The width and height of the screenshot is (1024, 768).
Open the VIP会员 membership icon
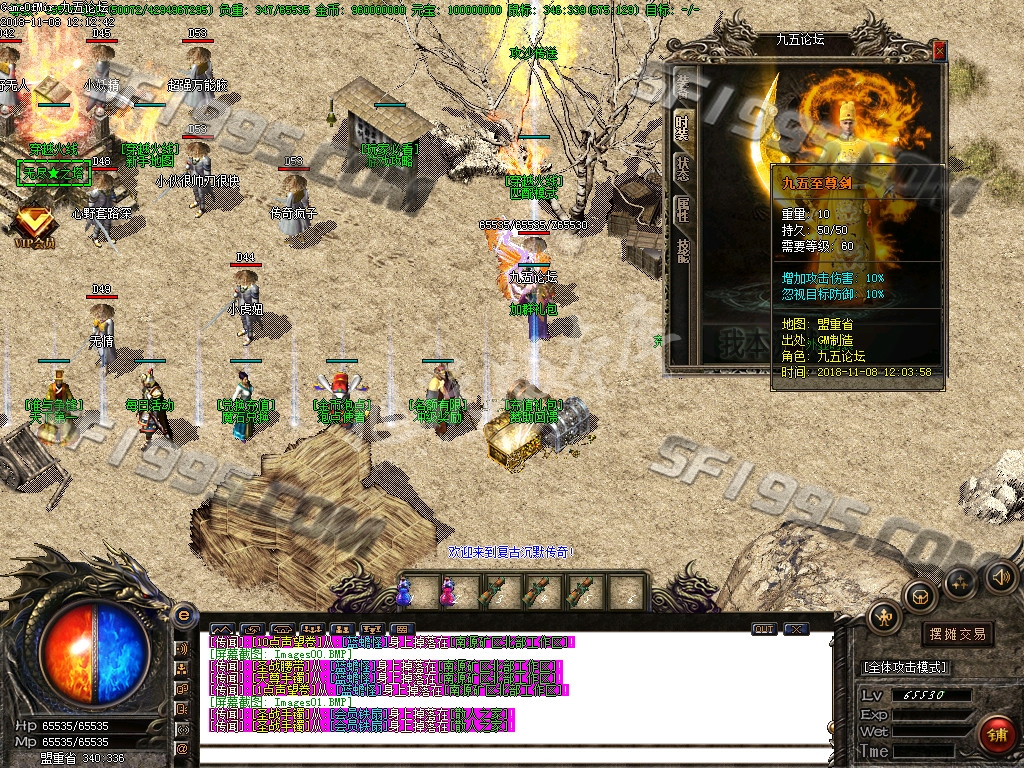(x=33, y=223)
